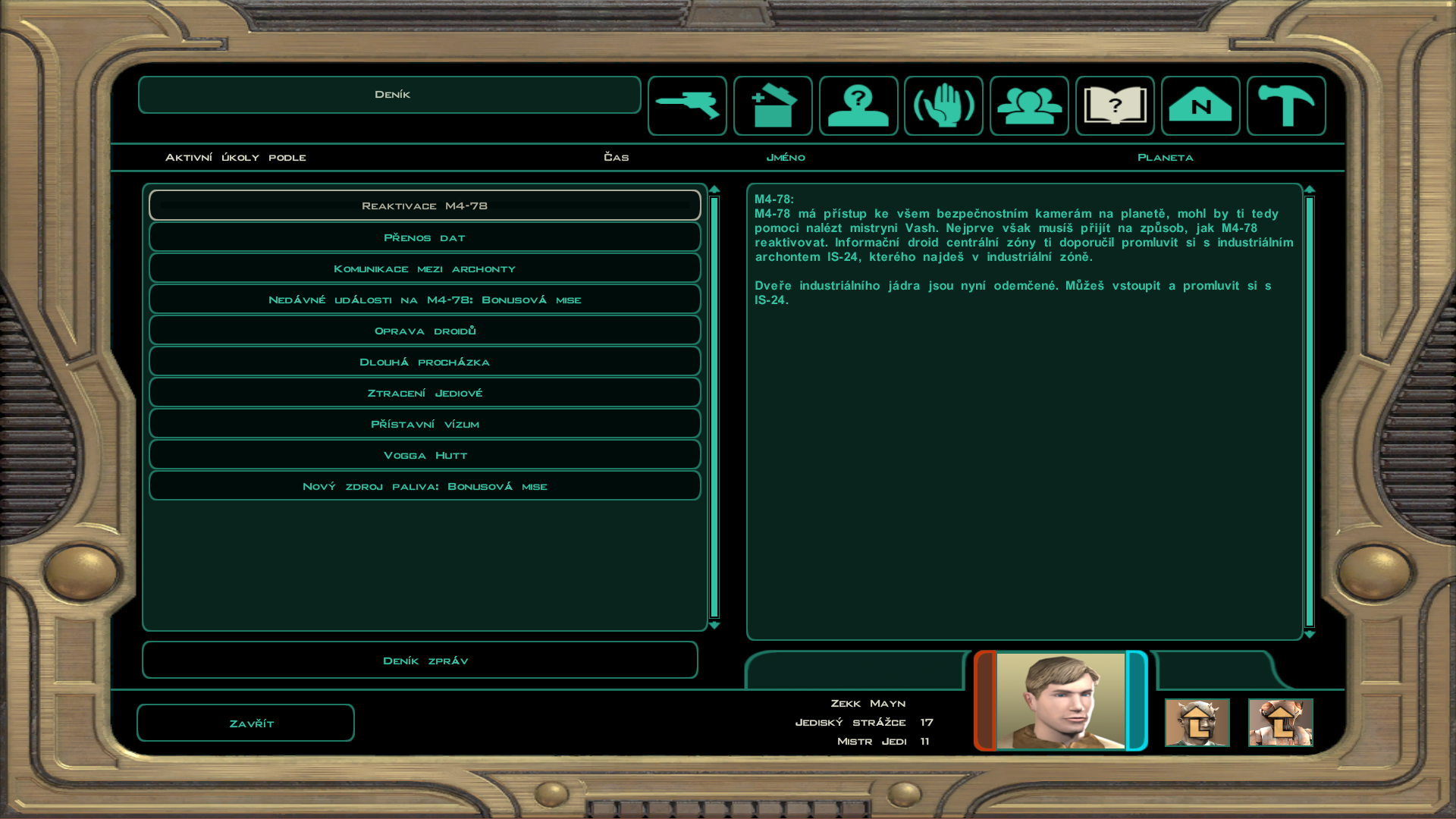The width and height of the screenshot is (1456, 819).
Task: Sort quests by 'Planeta'
Action: pyautogui.click(x=1166, y=157)
